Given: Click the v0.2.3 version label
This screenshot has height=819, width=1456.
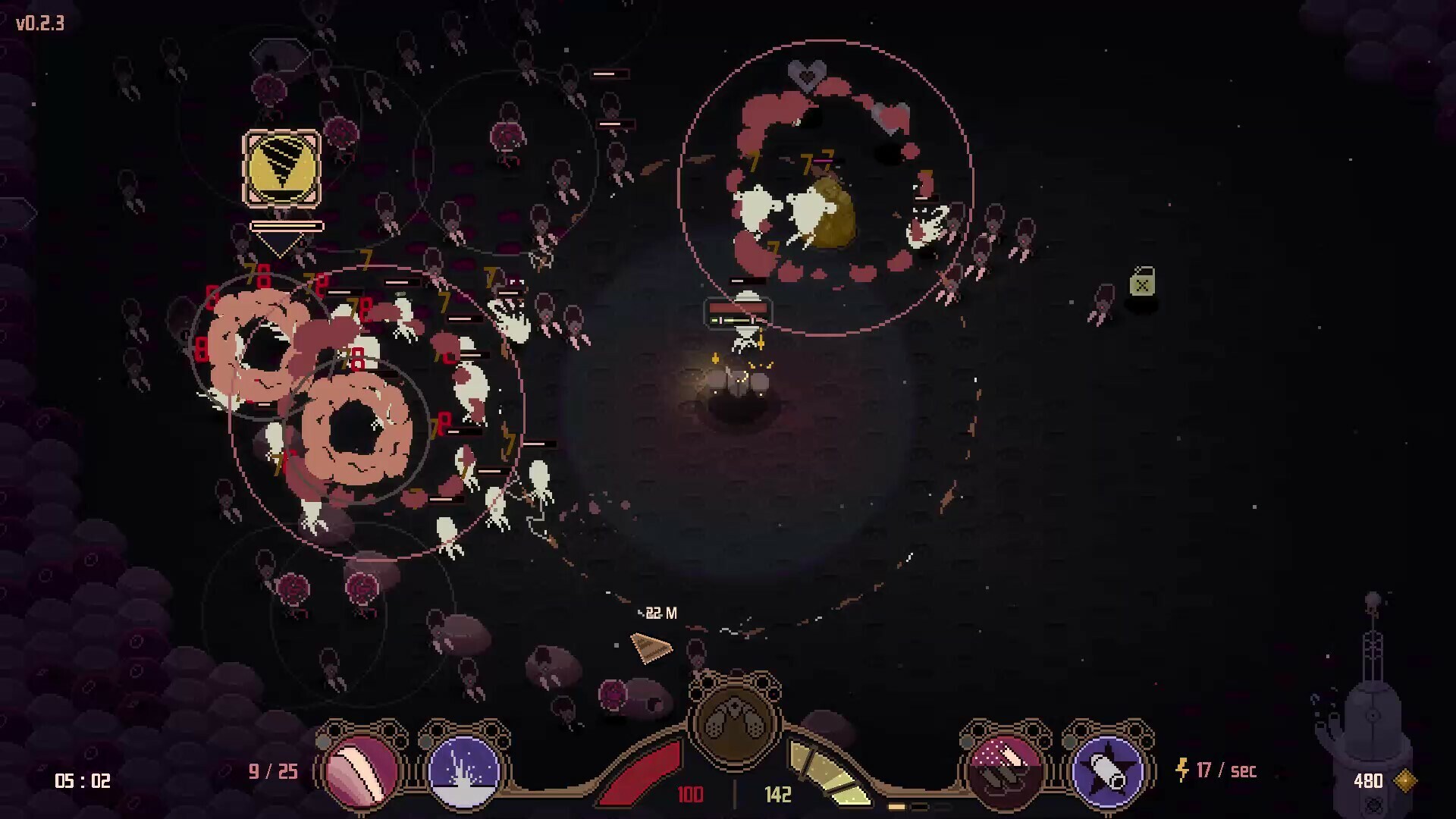Looking at the screenshot, I should pyautogui.click(x=39, y=24).
